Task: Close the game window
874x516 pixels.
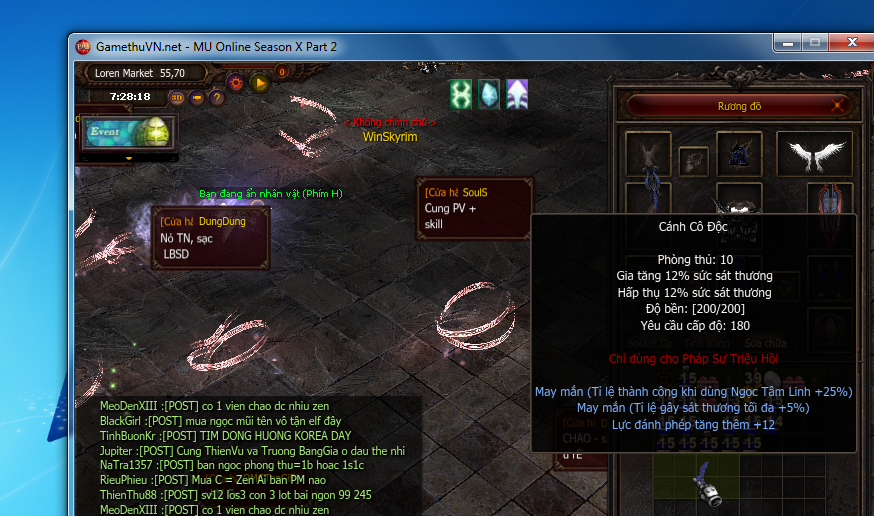Action: [x=852, y=43]
